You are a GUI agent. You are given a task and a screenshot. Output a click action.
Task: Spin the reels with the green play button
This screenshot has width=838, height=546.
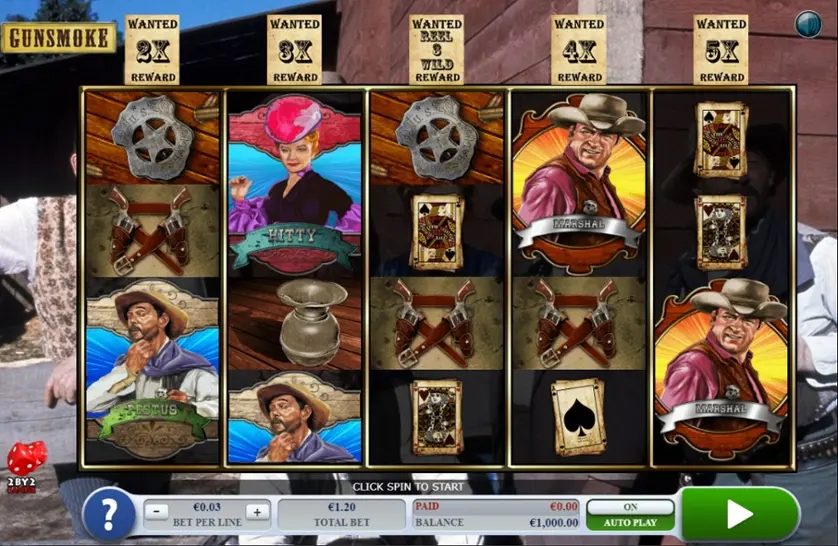tap(739, 514)
